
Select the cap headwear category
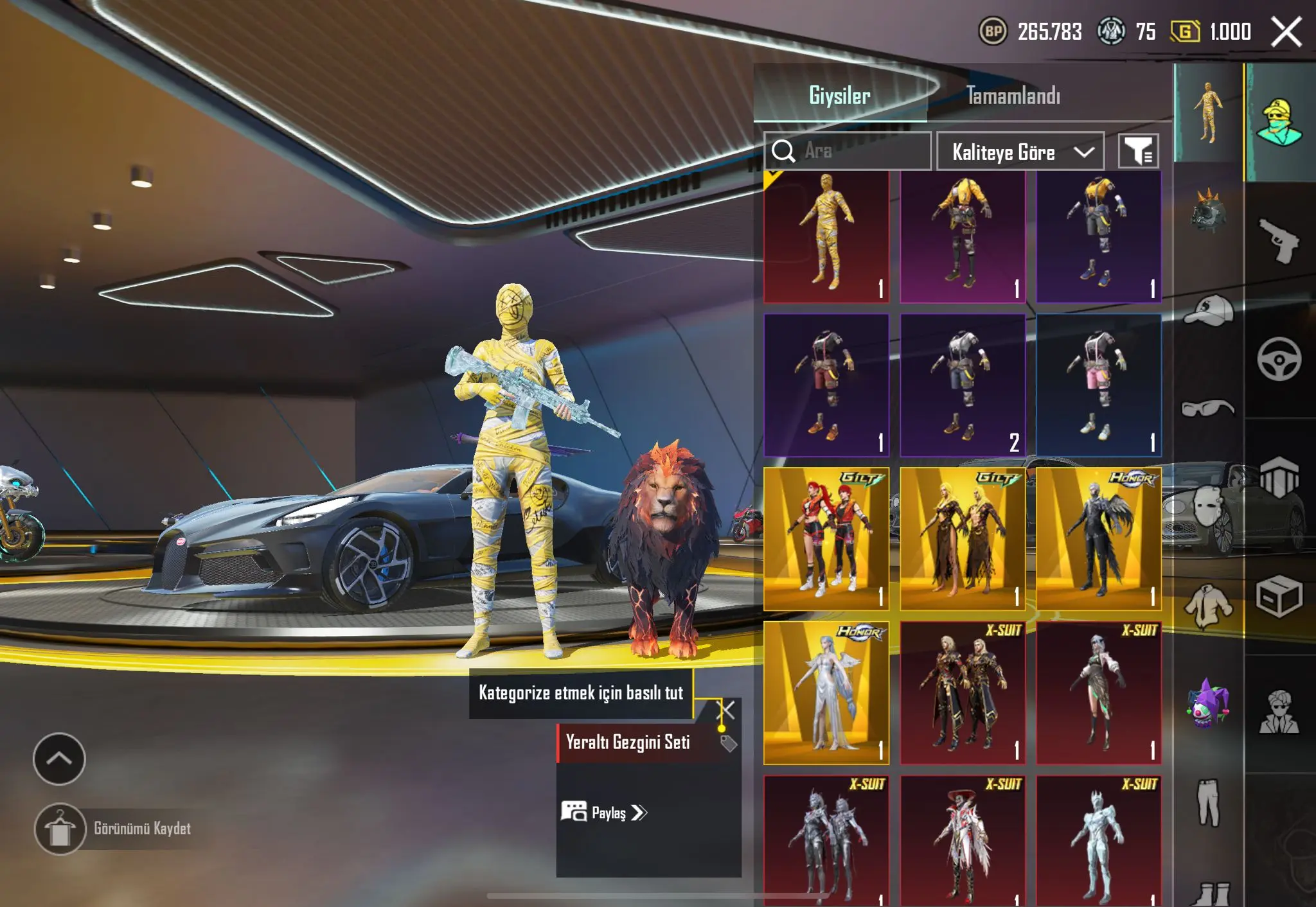click(x=1208, y=310)
